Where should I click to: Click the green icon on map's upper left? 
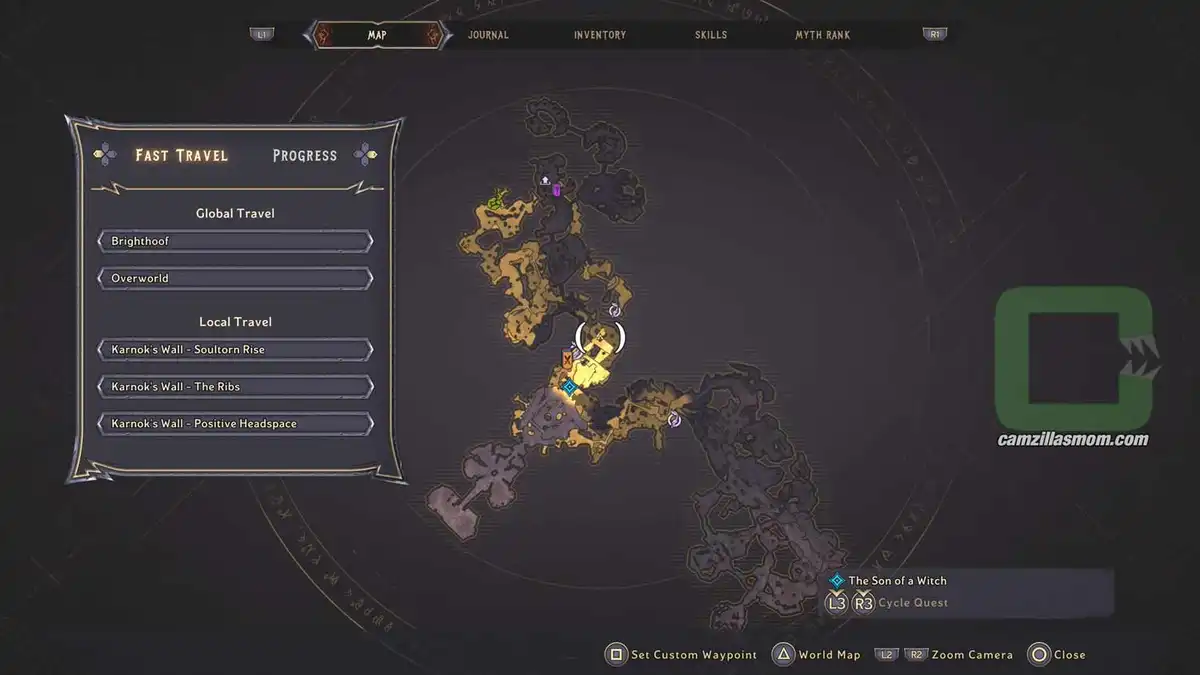click(x=495, y=203)
